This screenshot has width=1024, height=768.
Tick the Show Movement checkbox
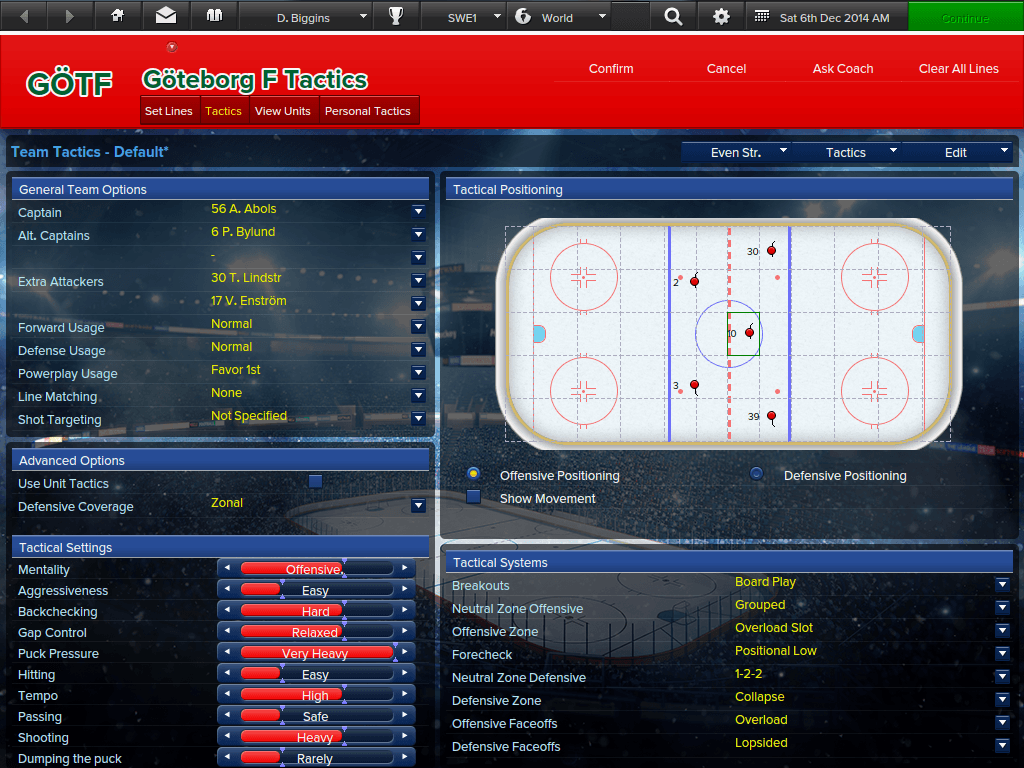pos(474,497)
